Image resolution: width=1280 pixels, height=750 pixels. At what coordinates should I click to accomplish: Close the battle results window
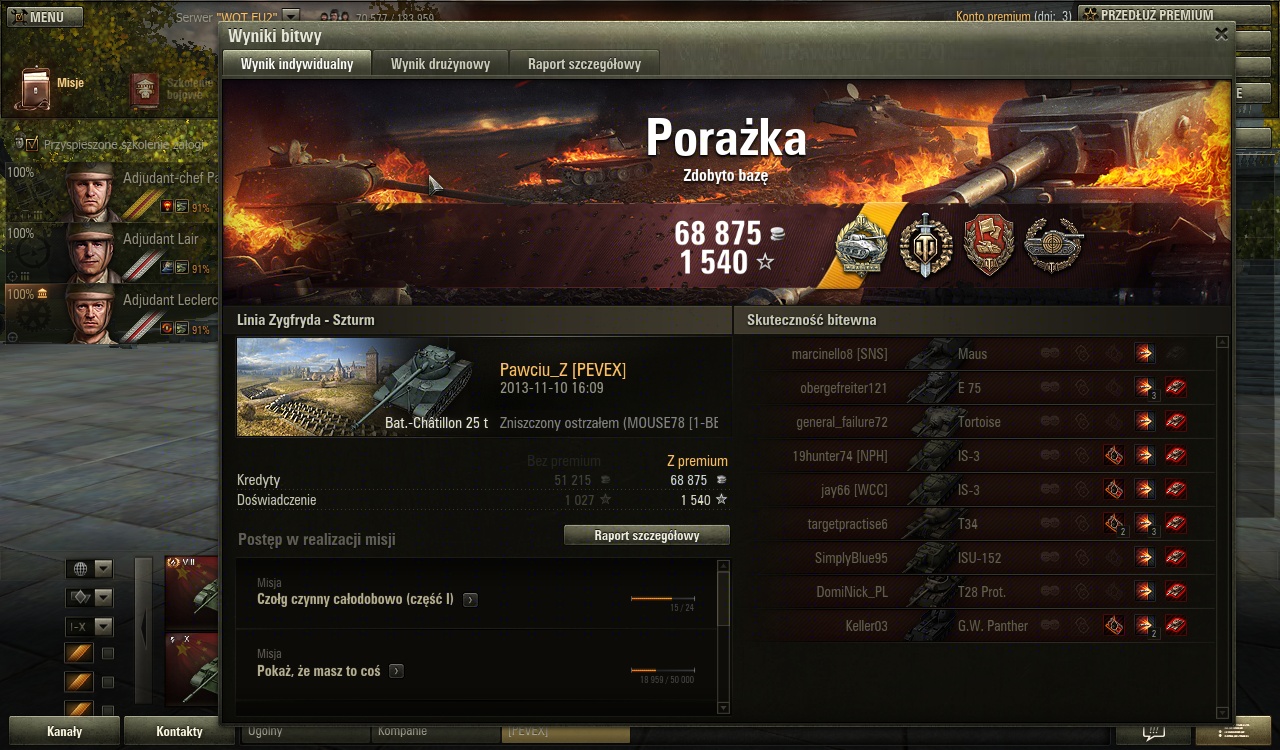[1221, 34]
